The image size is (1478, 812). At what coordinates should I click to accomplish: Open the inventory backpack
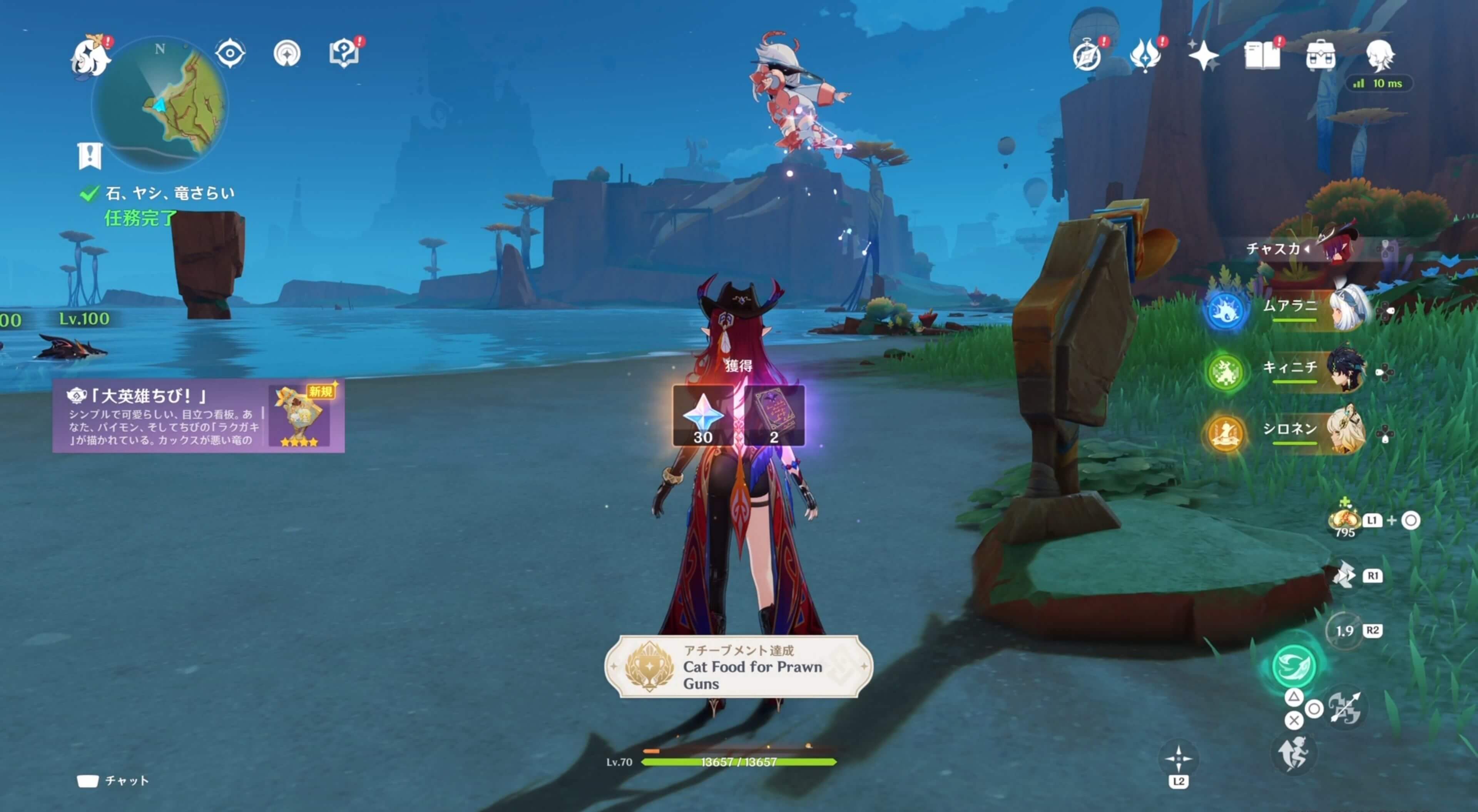coord(1320,56)
